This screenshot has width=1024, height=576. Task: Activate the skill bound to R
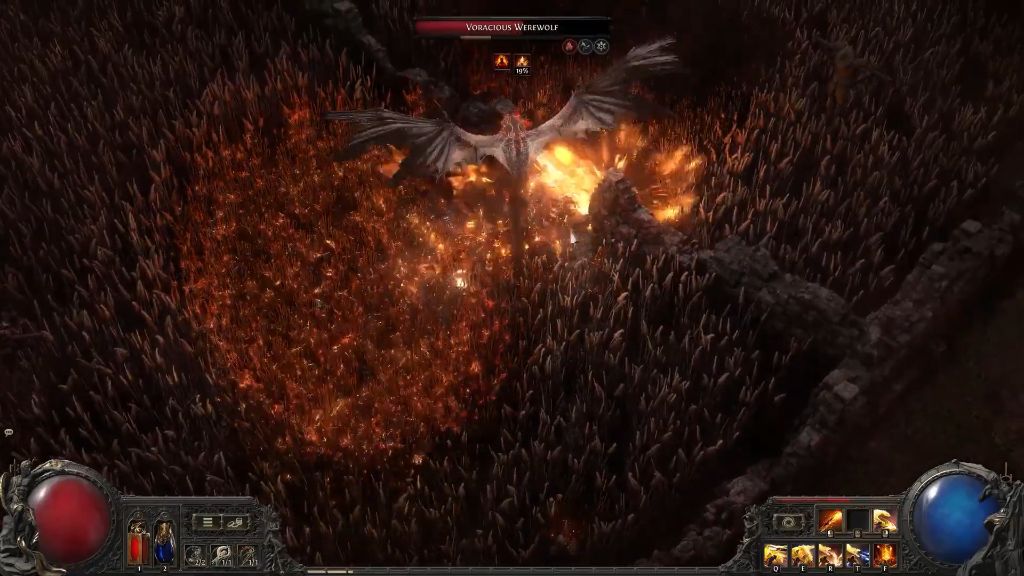[x=830, y=554]
